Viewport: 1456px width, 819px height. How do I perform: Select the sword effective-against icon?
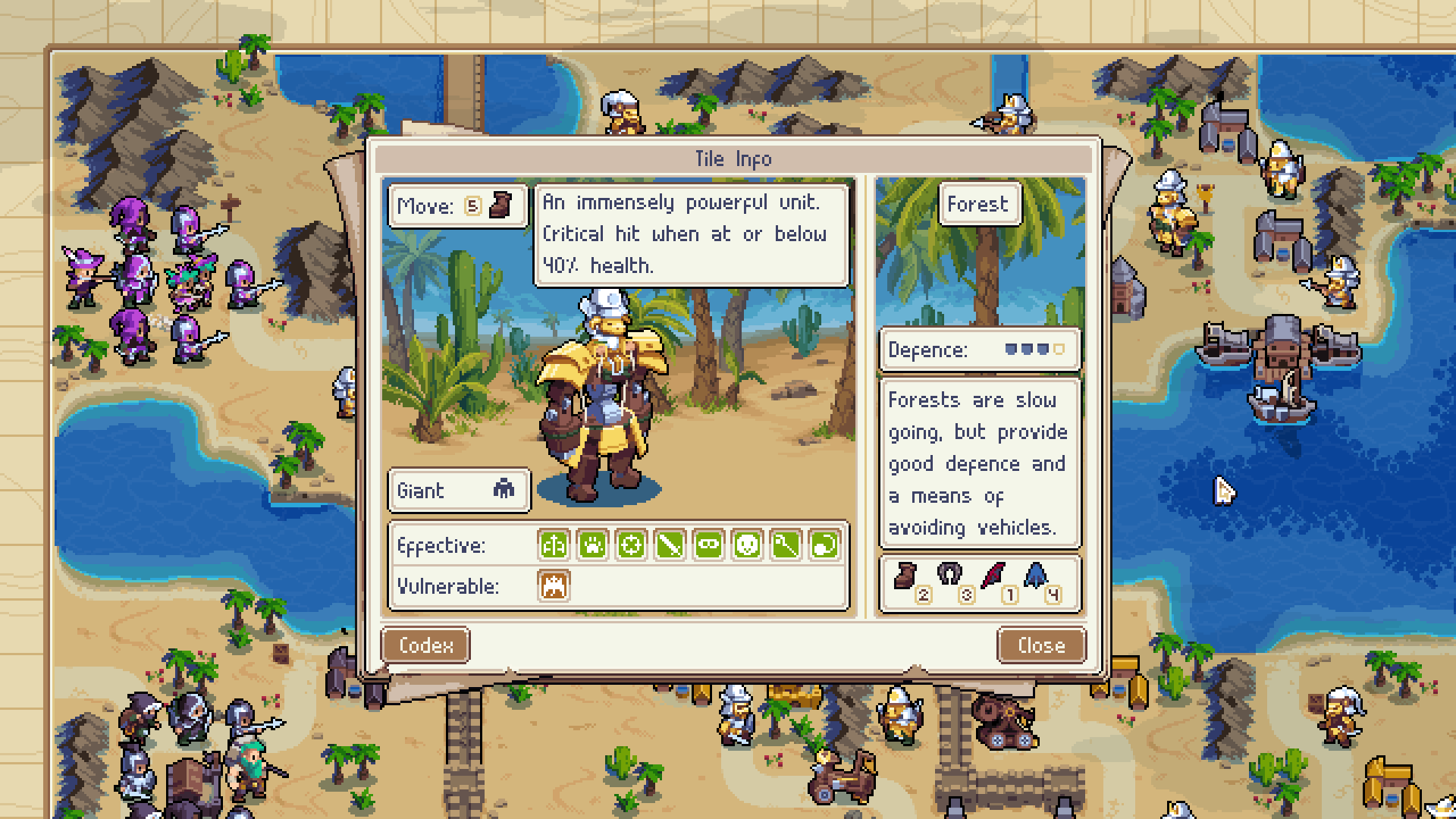pos(670,545)
